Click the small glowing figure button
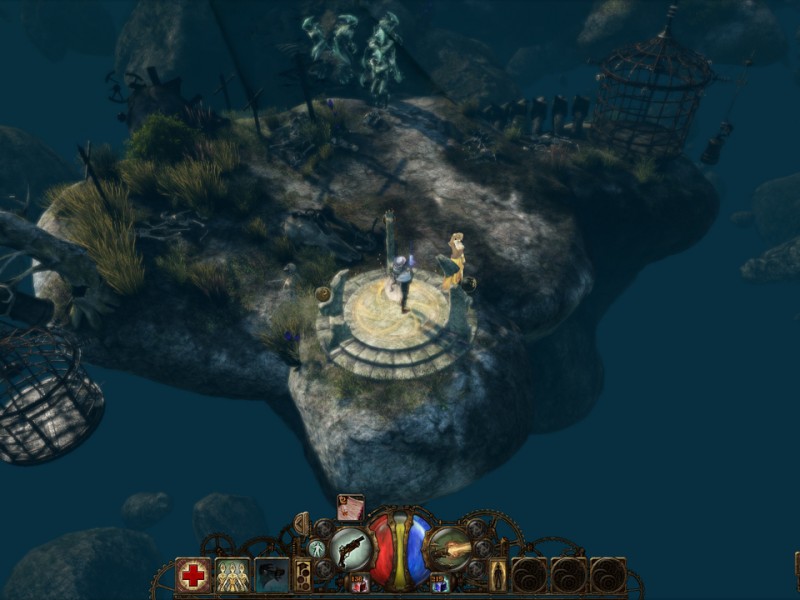This screenshot has width=800, height=600. click(316, 549)
